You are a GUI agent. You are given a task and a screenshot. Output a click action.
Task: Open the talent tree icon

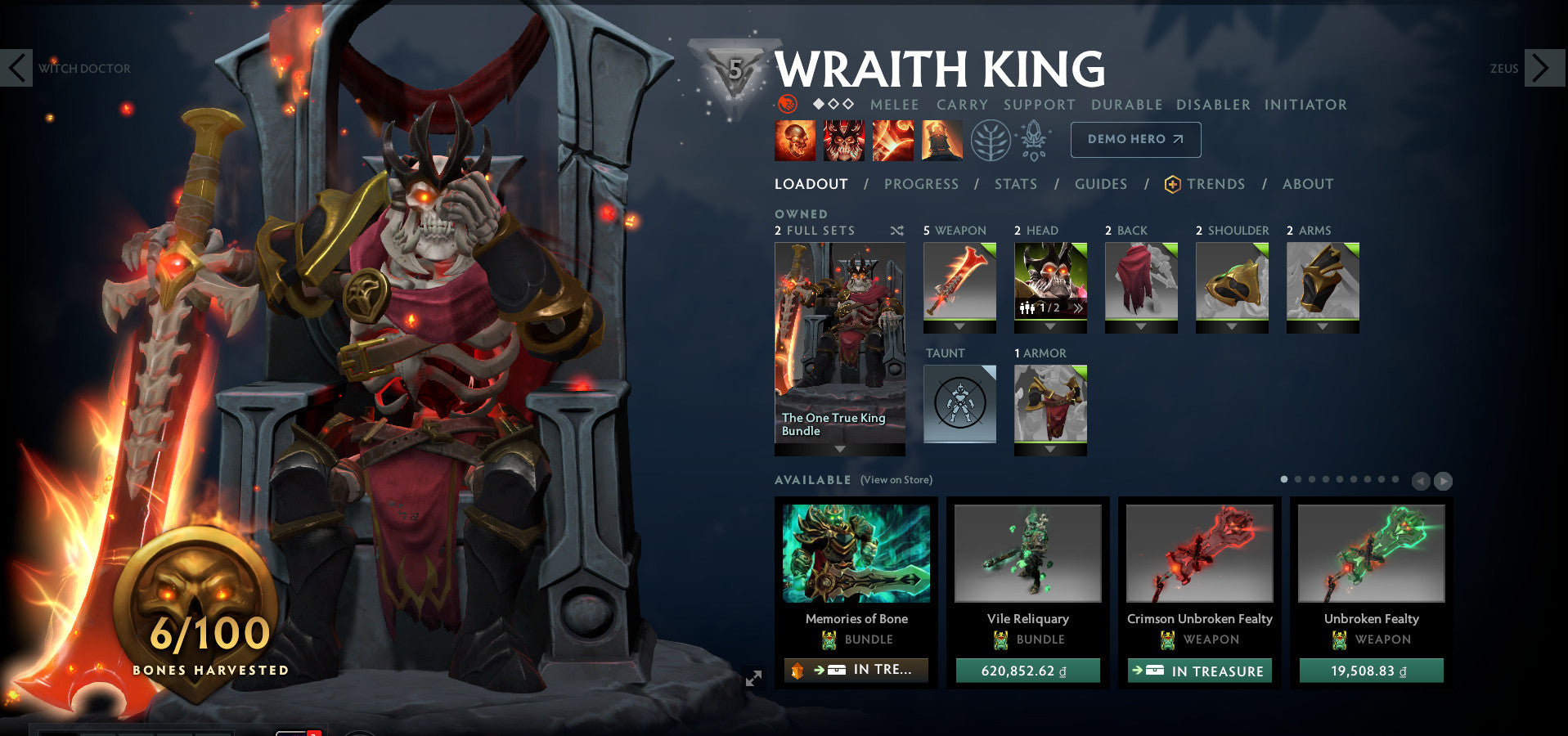click(990, 139)
